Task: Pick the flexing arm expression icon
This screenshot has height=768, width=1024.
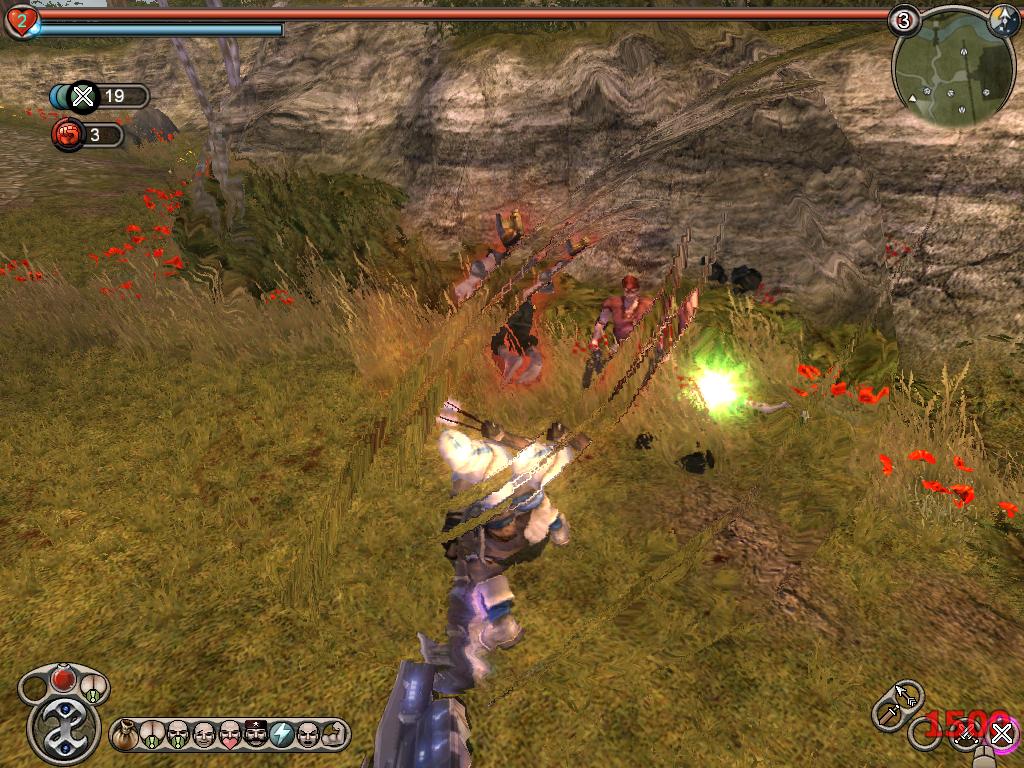Action: tap(334, 735)
